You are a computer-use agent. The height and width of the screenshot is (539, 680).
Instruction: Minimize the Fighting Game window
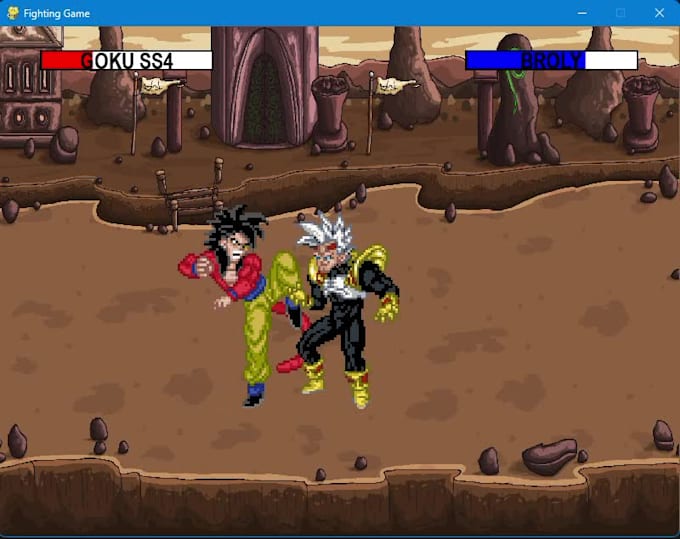(581, 13)
